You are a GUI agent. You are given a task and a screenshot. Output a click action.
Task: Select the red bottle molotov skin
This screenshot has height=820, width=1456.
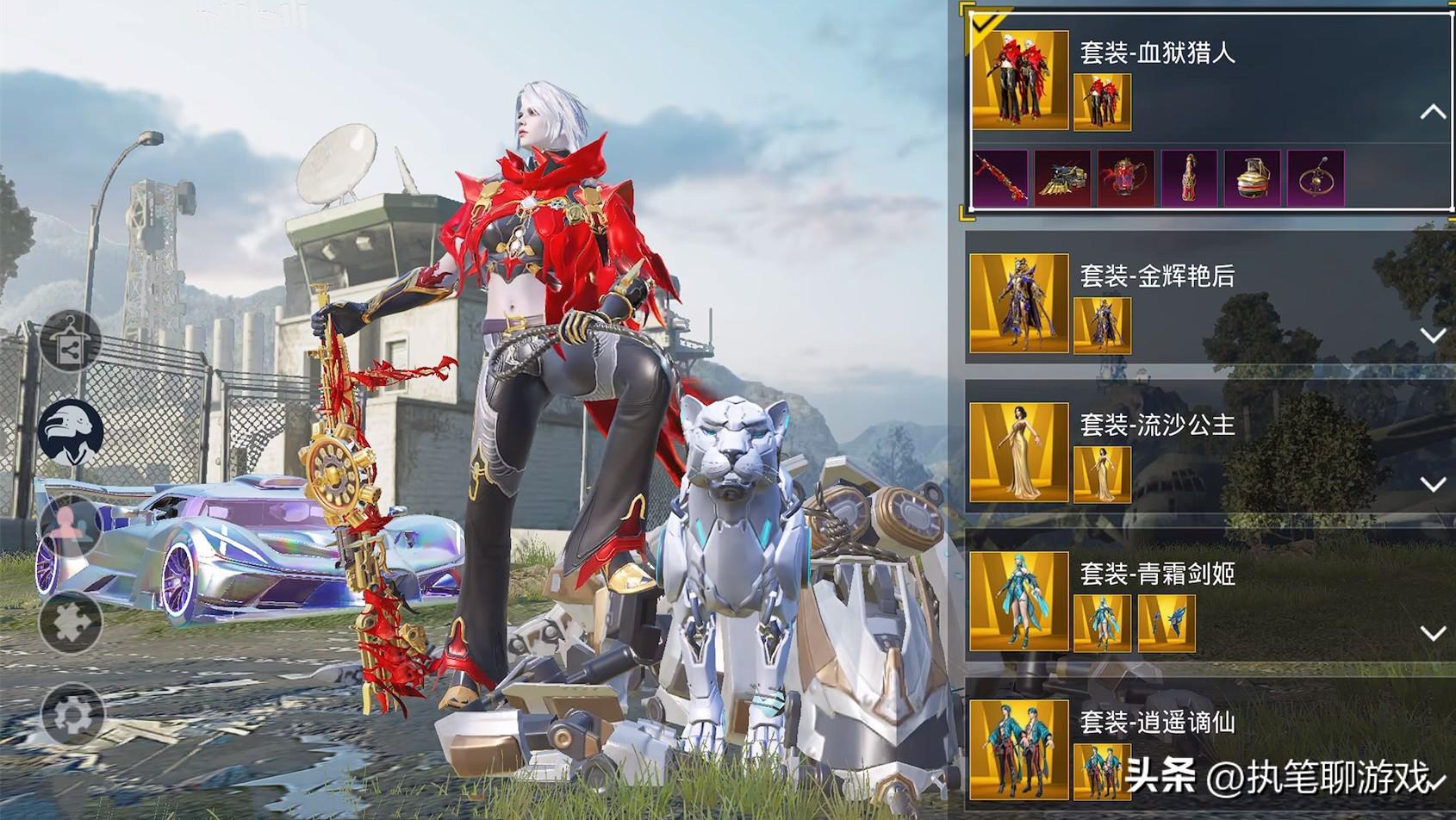coord(1189,178)
